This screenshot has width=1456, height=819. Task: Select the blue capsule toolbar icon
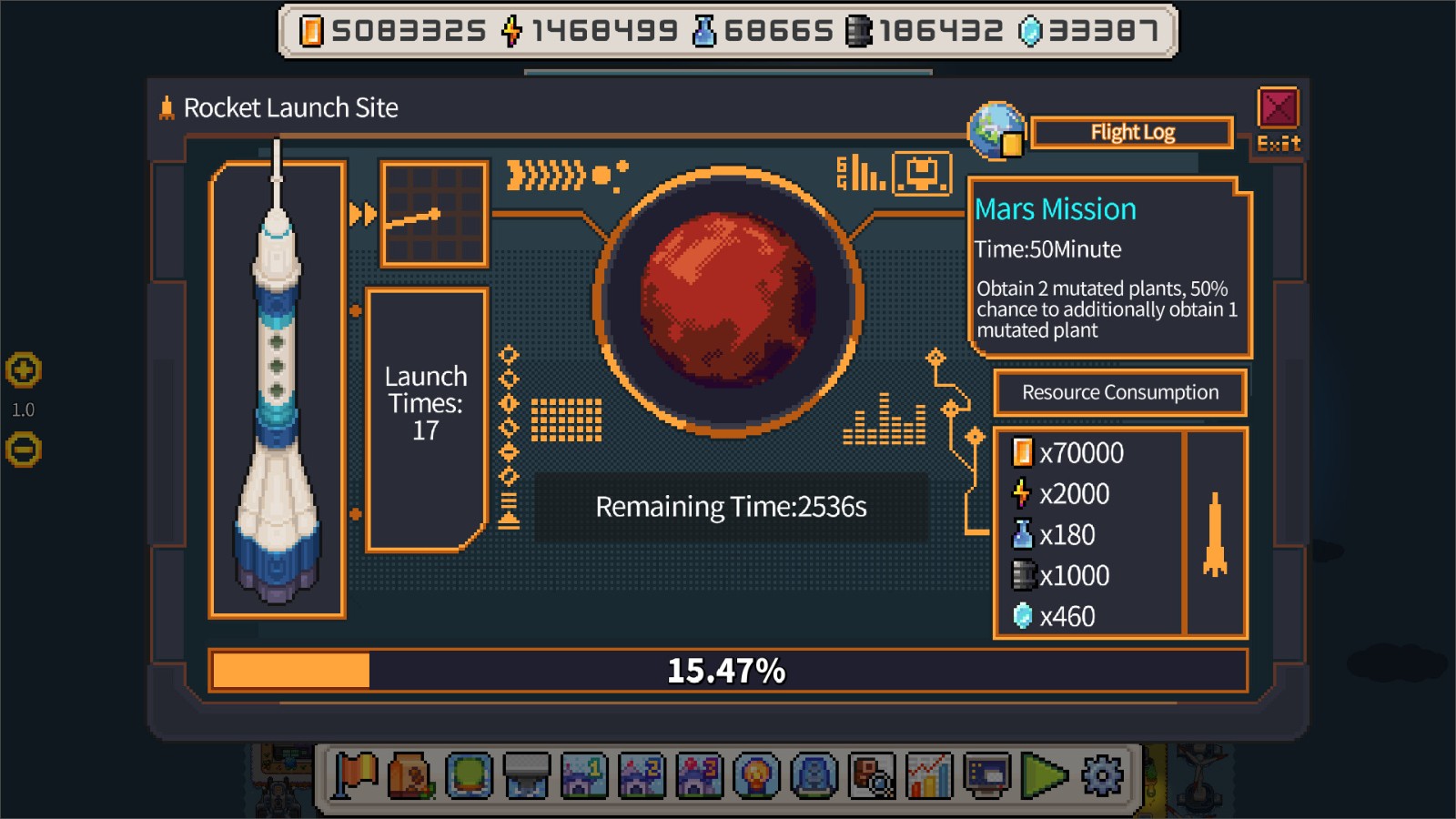click(x=814, y=776)
